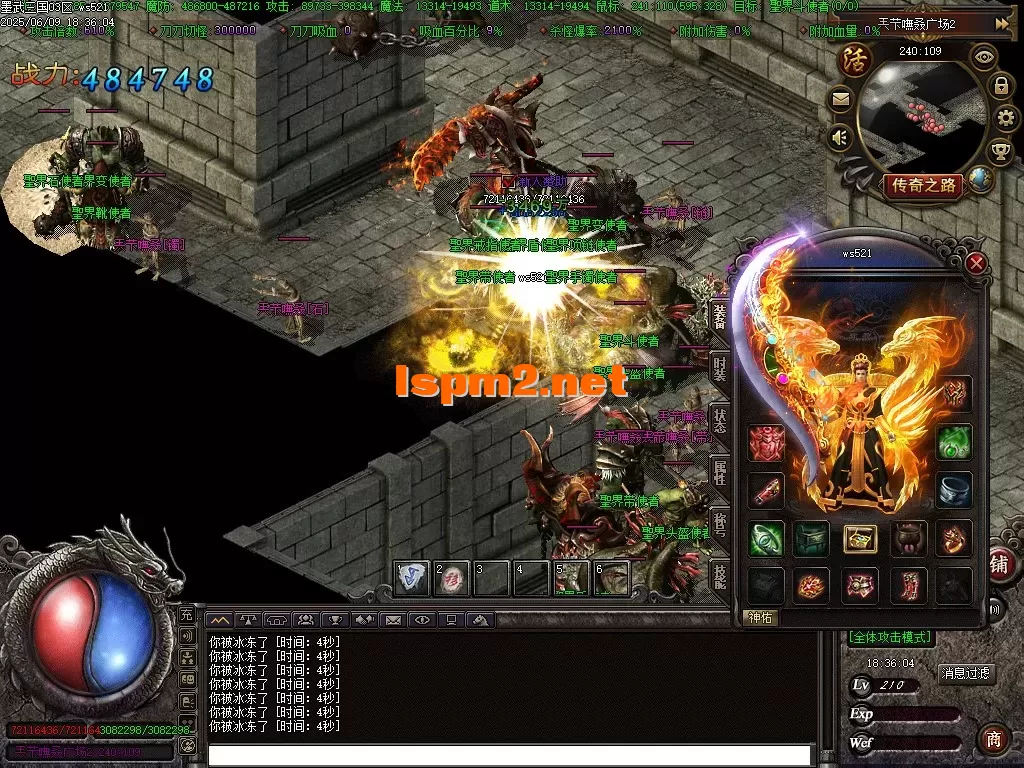This screenshot has width=1024, height=768.
Task: Open the 时装 fashion tab
Action: pos(720,366)
